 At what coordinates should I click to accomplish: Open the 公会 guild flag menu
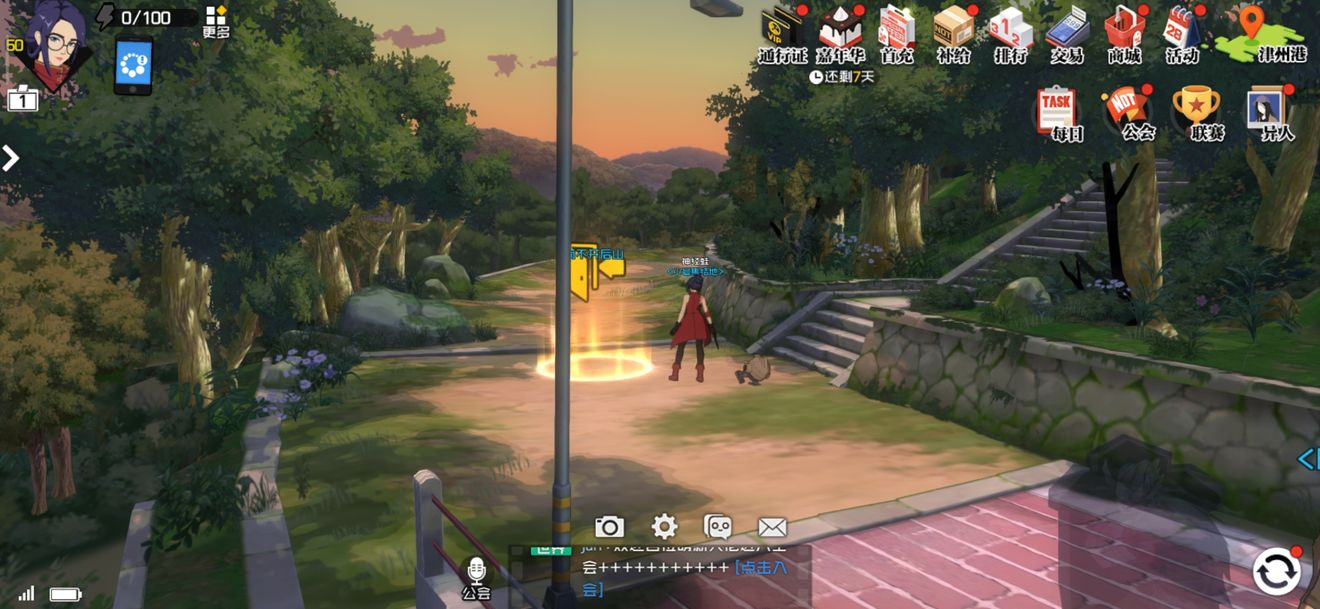pyautogui.click(x=1126, y=112)
